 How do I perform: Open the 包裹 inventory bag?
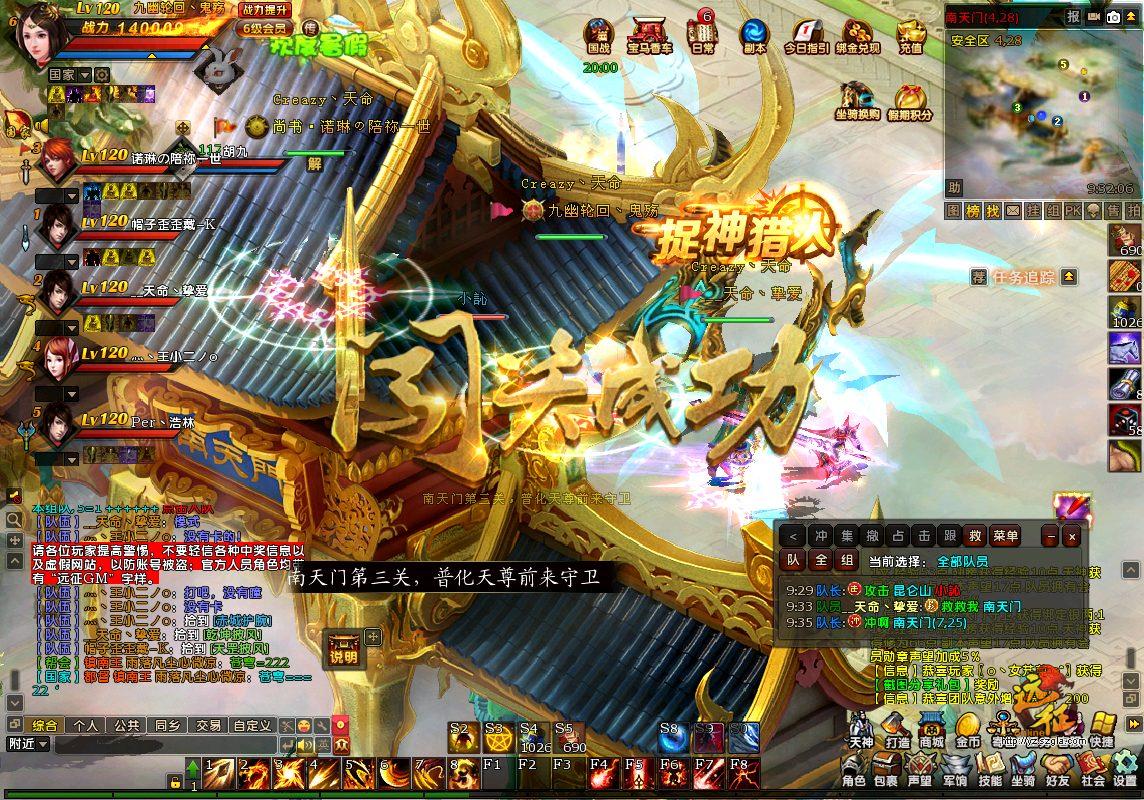tap(886, 769)
